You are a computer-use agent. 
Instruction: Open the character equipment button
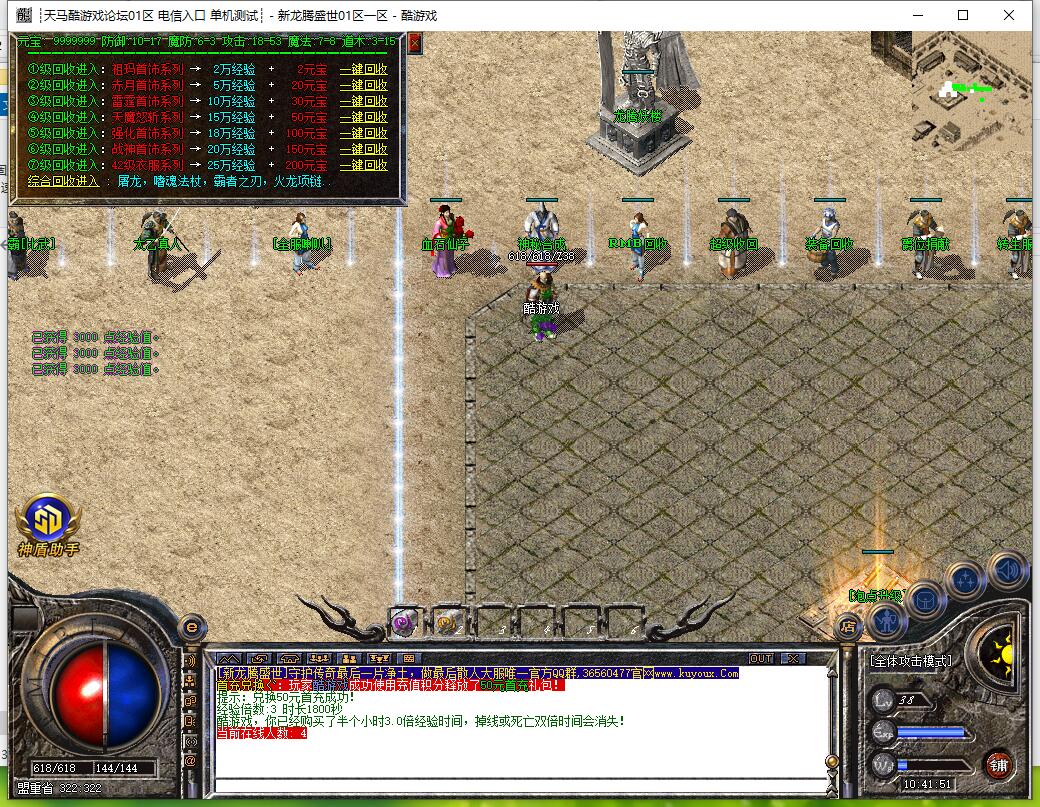click(886, 621)
